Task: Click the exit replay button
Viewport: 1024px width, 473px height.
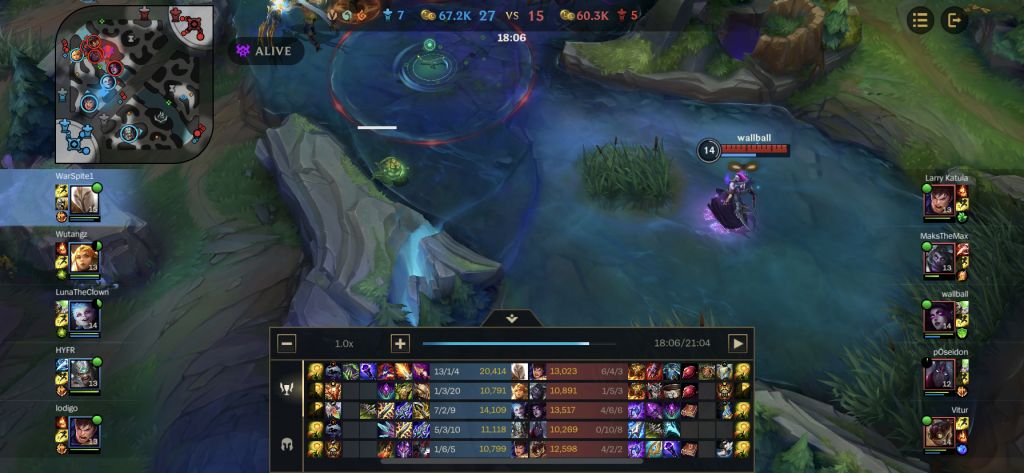Action: [954, 19]
